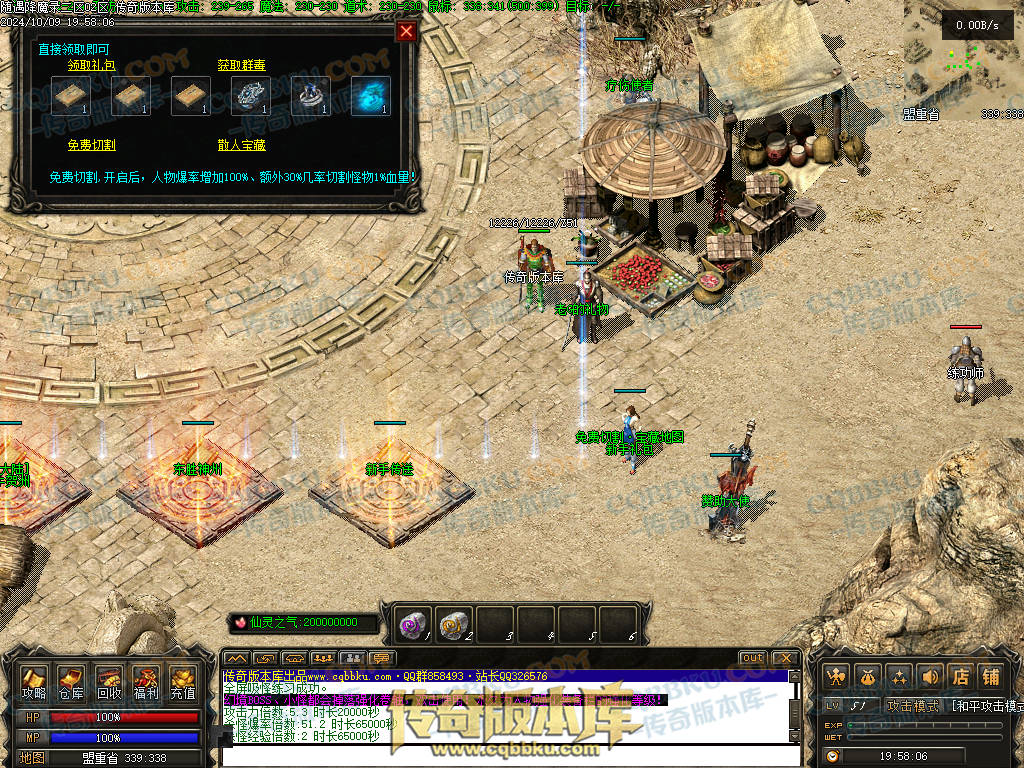
Task: Open the 获取群毒 link
Action: [x=241, y=65]
